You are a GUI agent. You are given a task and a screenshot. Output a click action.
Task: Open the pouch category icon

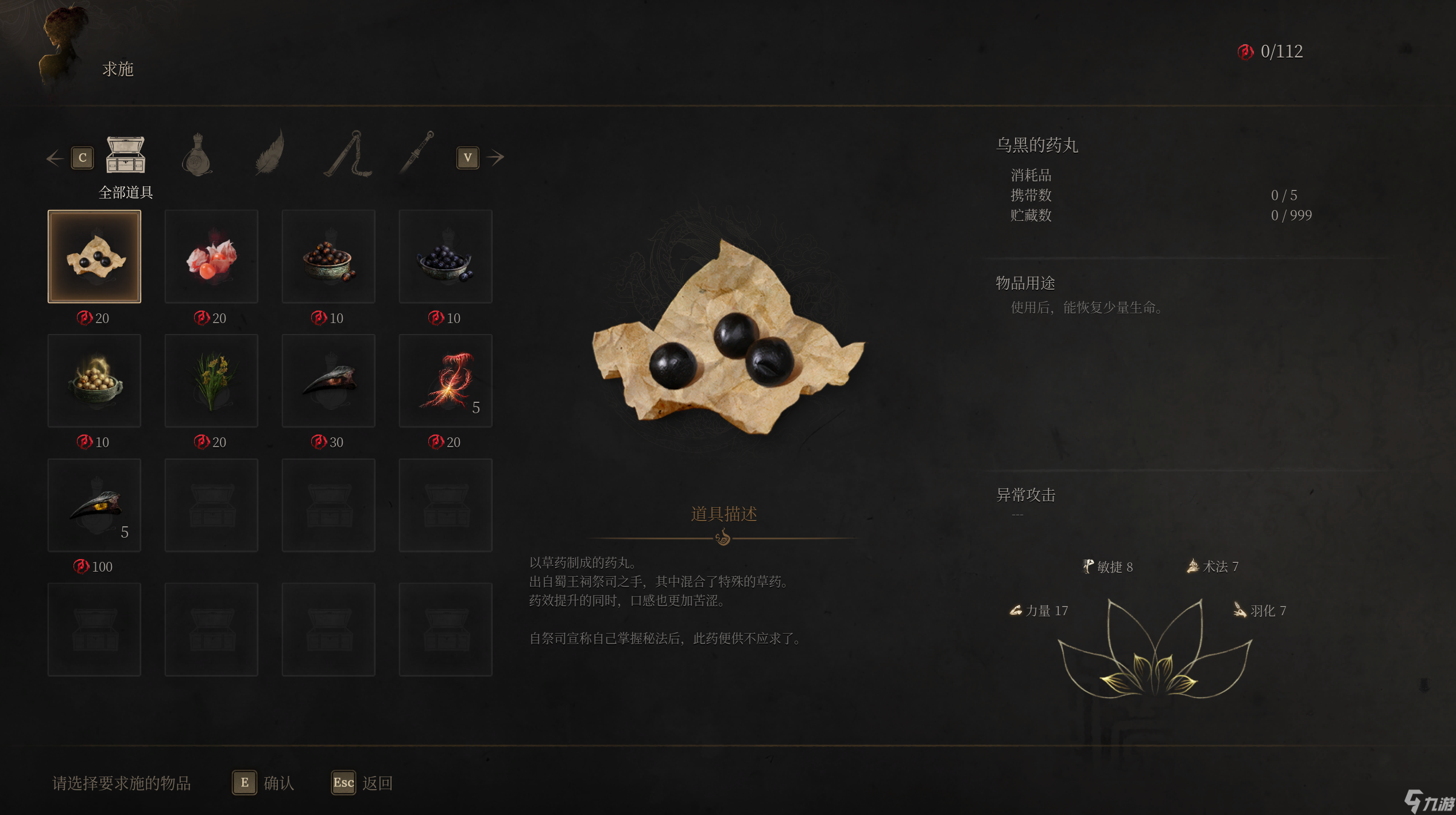tap(198, 155)
